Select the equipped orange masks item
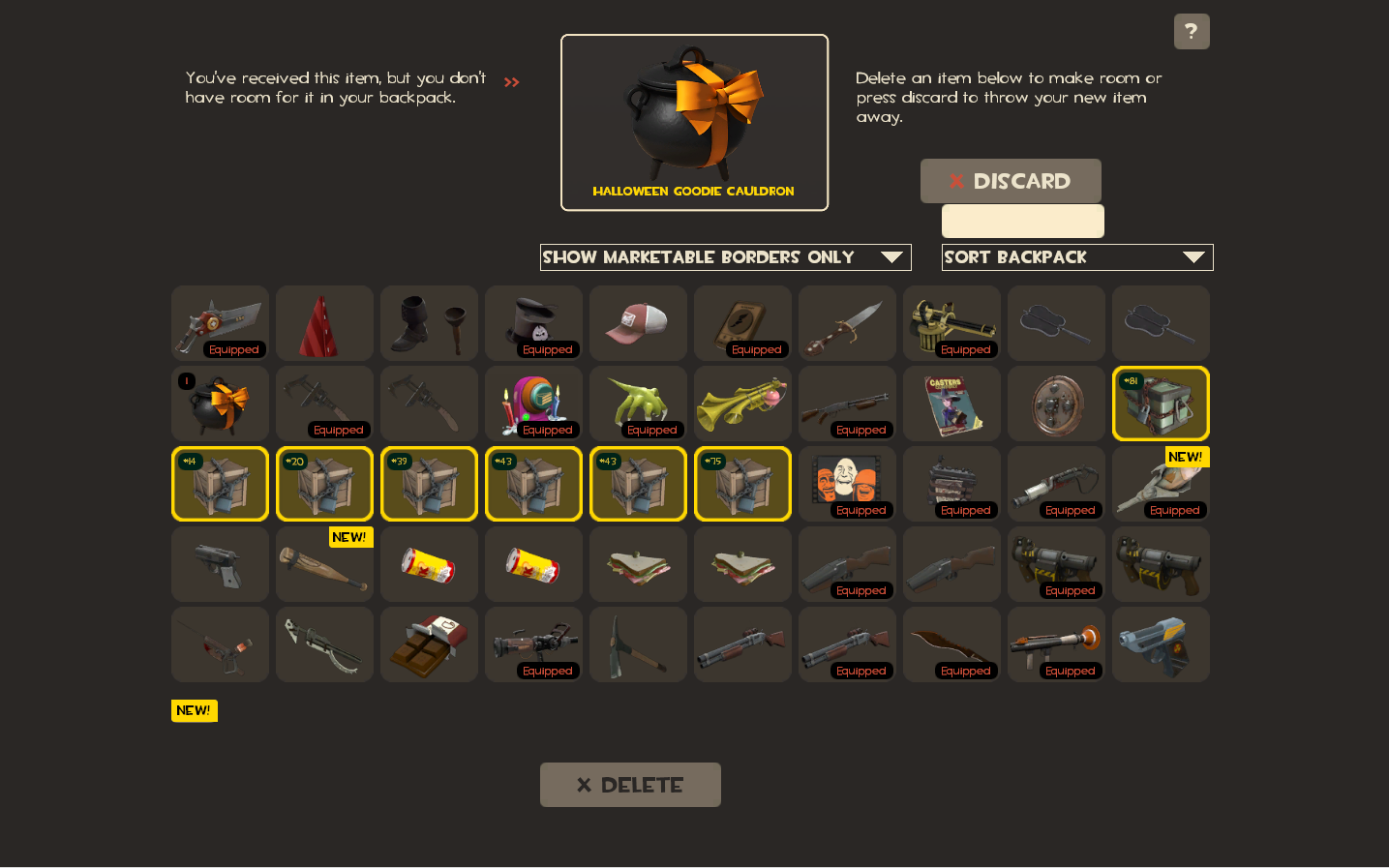 point(847,484)
